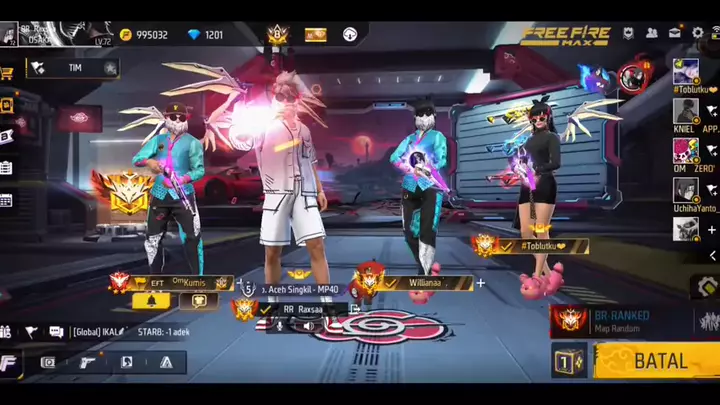The image size is (720, 405).
Task: Click the BATAL cancel button
Action: 657,361
